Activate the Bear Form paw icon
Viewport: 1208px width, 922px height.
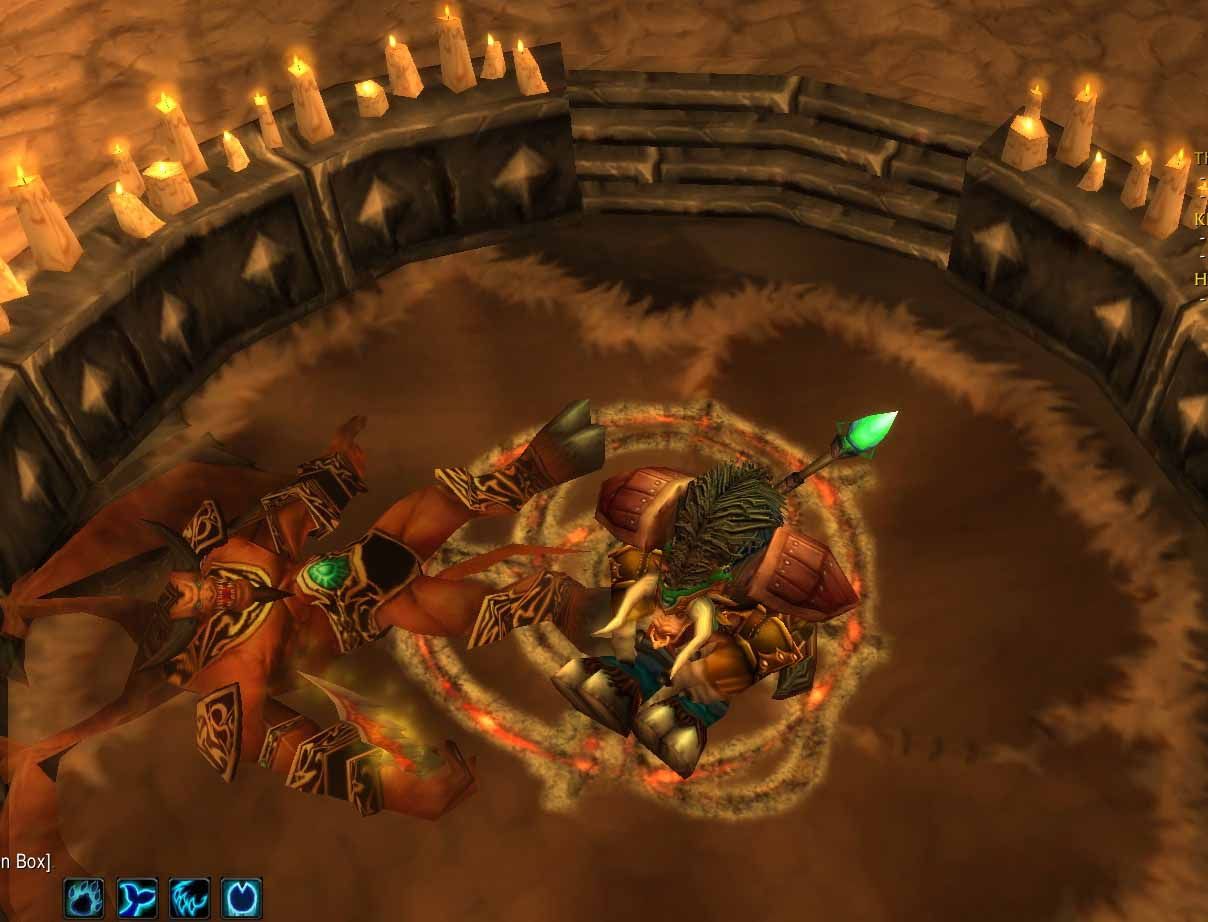[x=85, y=897]
